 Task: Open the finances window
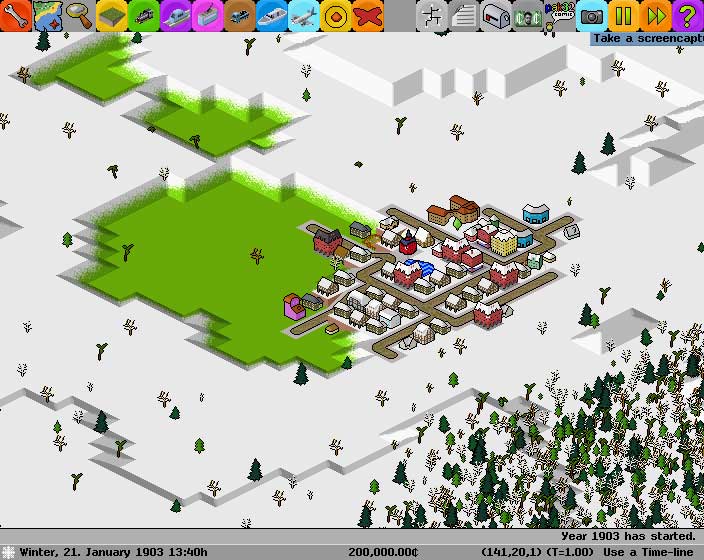pos(528,15)
